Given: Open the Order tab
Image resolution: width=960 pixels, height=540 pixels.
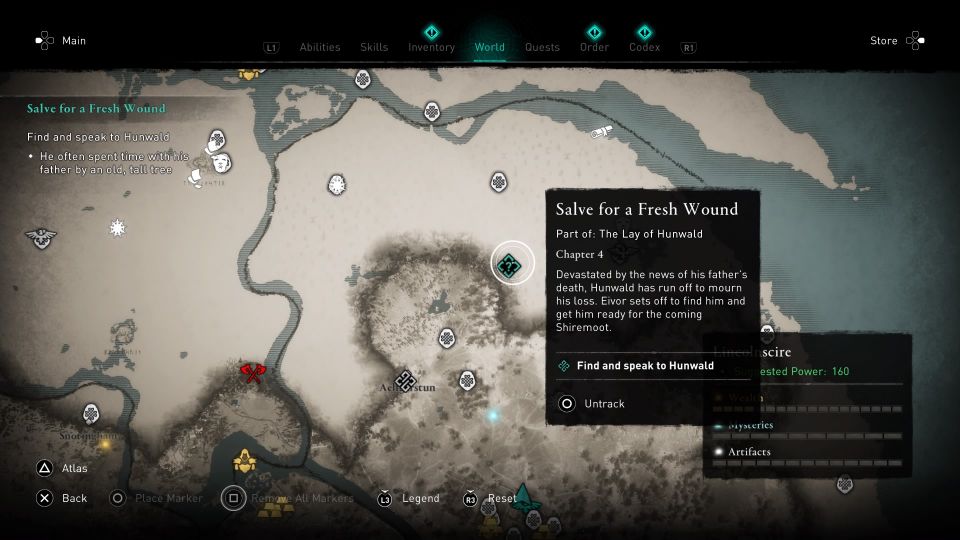Looking at the screenshot, I should coord(594,47).
